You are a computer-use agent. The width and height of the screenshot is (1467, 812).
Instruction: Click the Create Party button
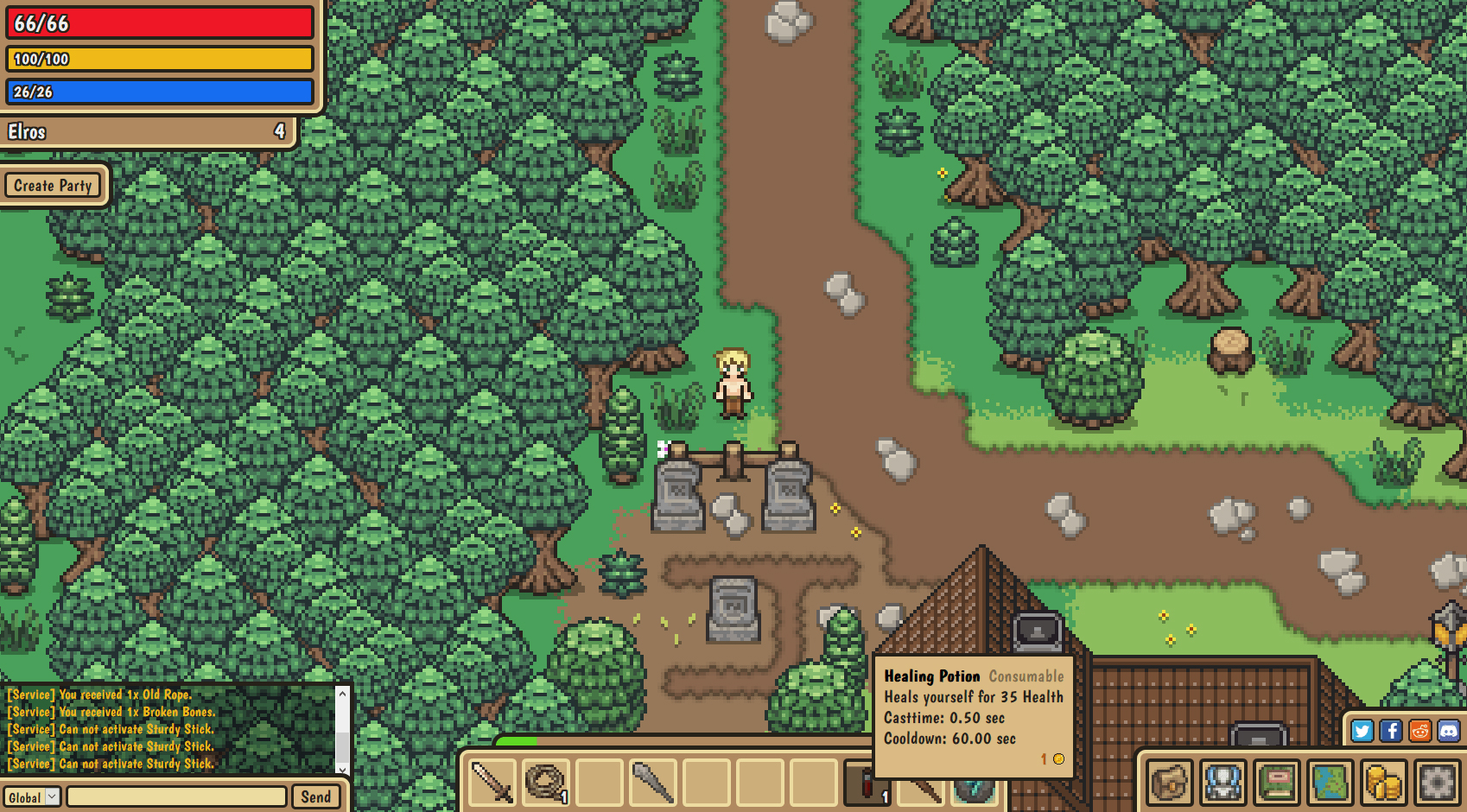tap(53, 186)
